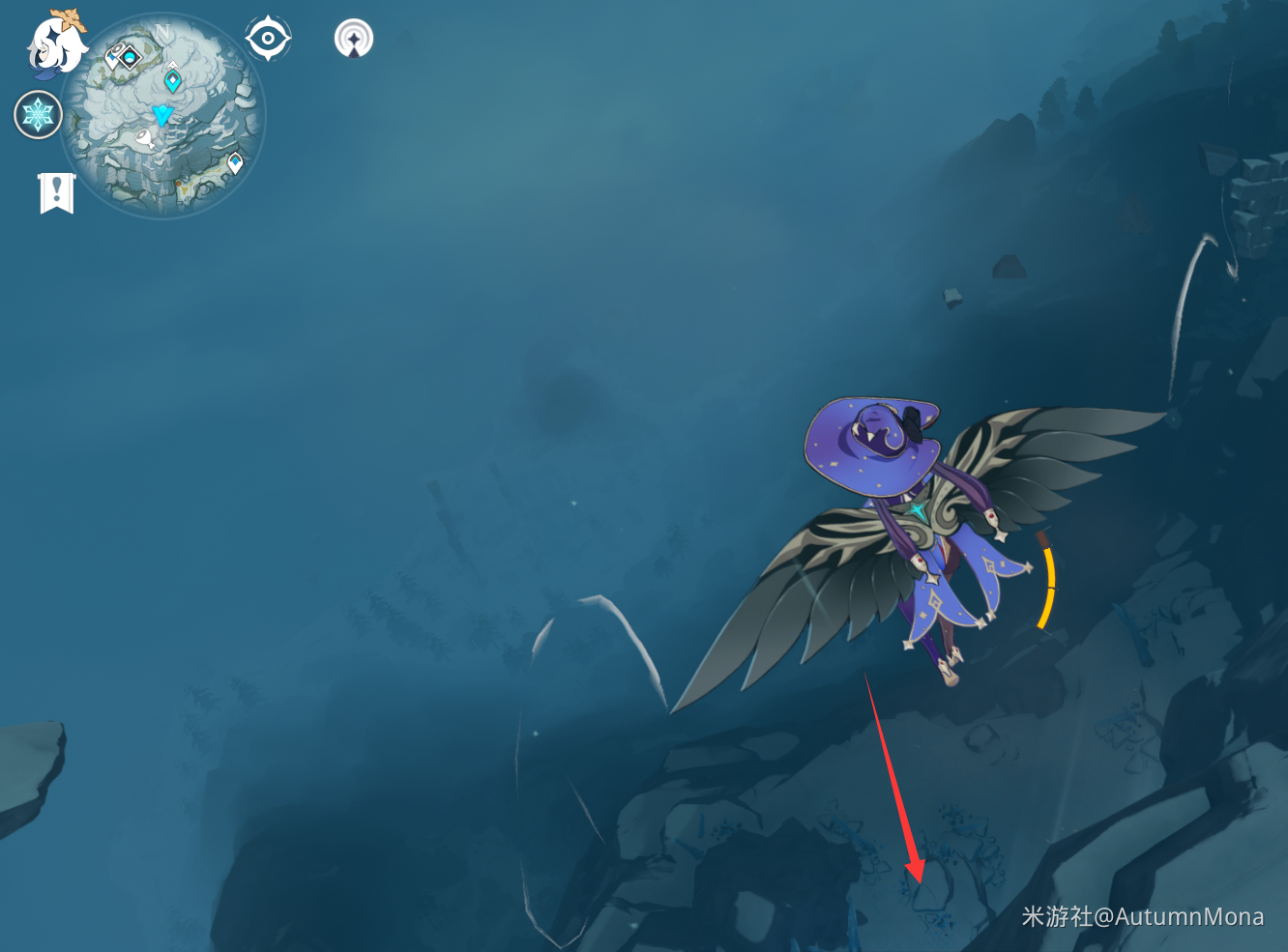Click the round star beacon icon

coord(353,39)
